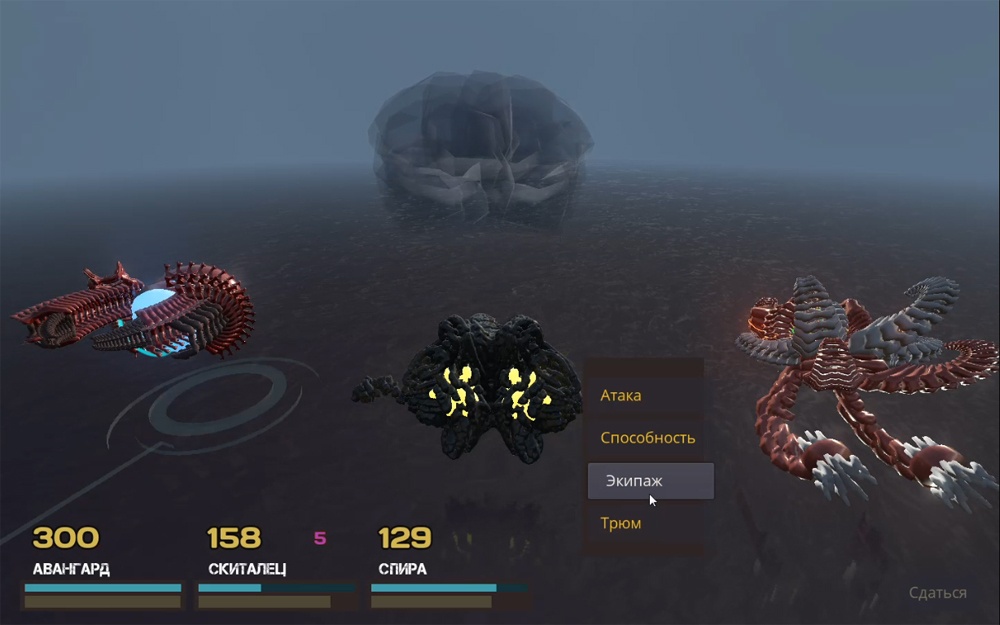Choose the Атака command
This screenshot has width=1000, height=625.
621,395
